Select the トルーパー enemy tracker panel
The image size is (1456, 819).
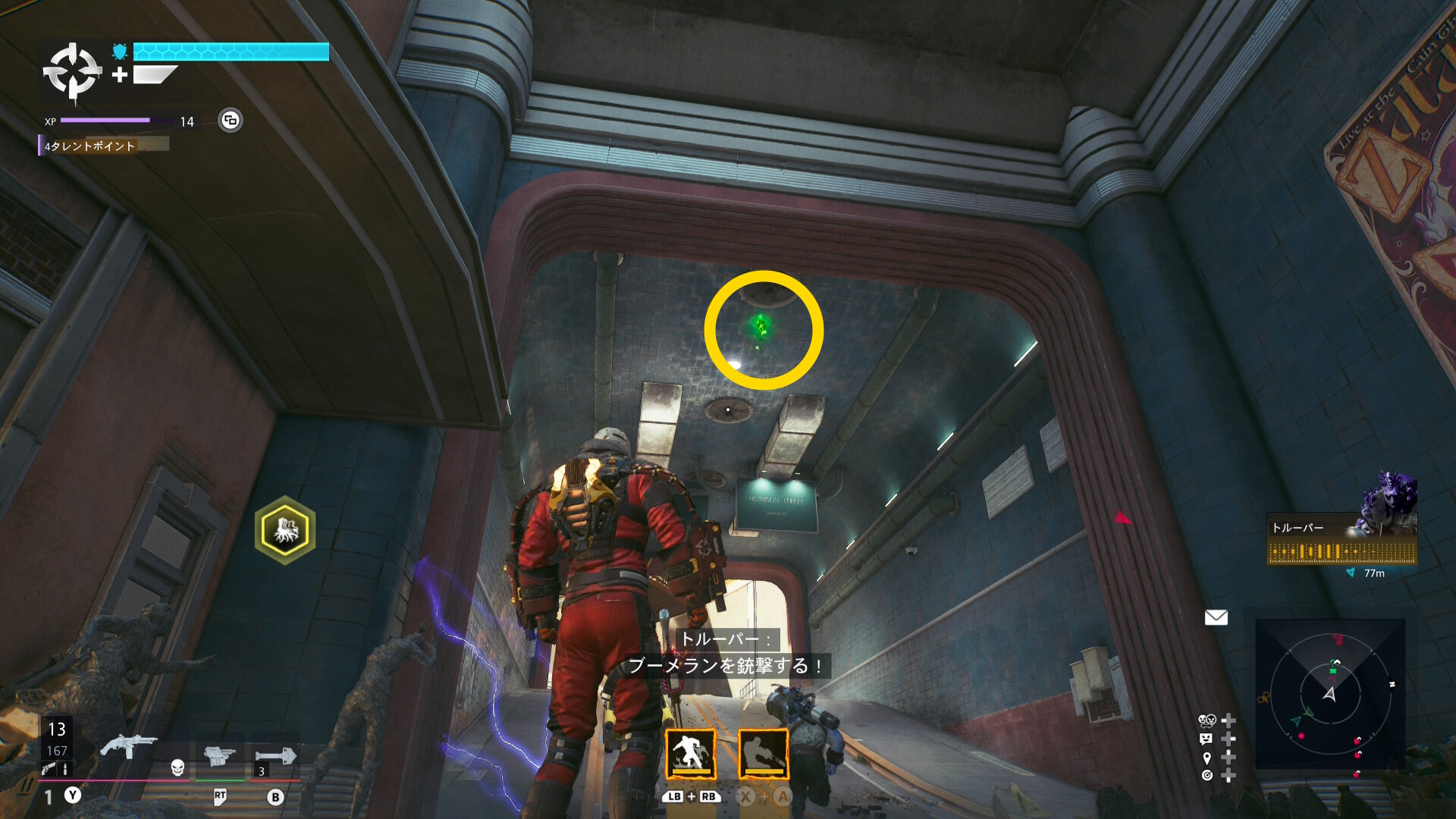click(x=1341, y=539)
